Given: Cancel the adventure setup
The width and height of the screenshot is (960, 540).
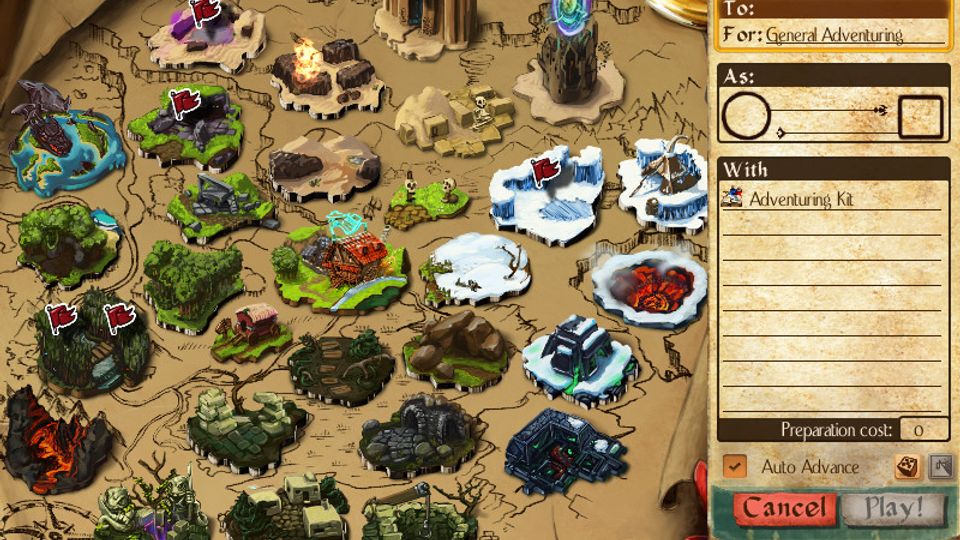Looking at the screenshot, I should (783, 508).
